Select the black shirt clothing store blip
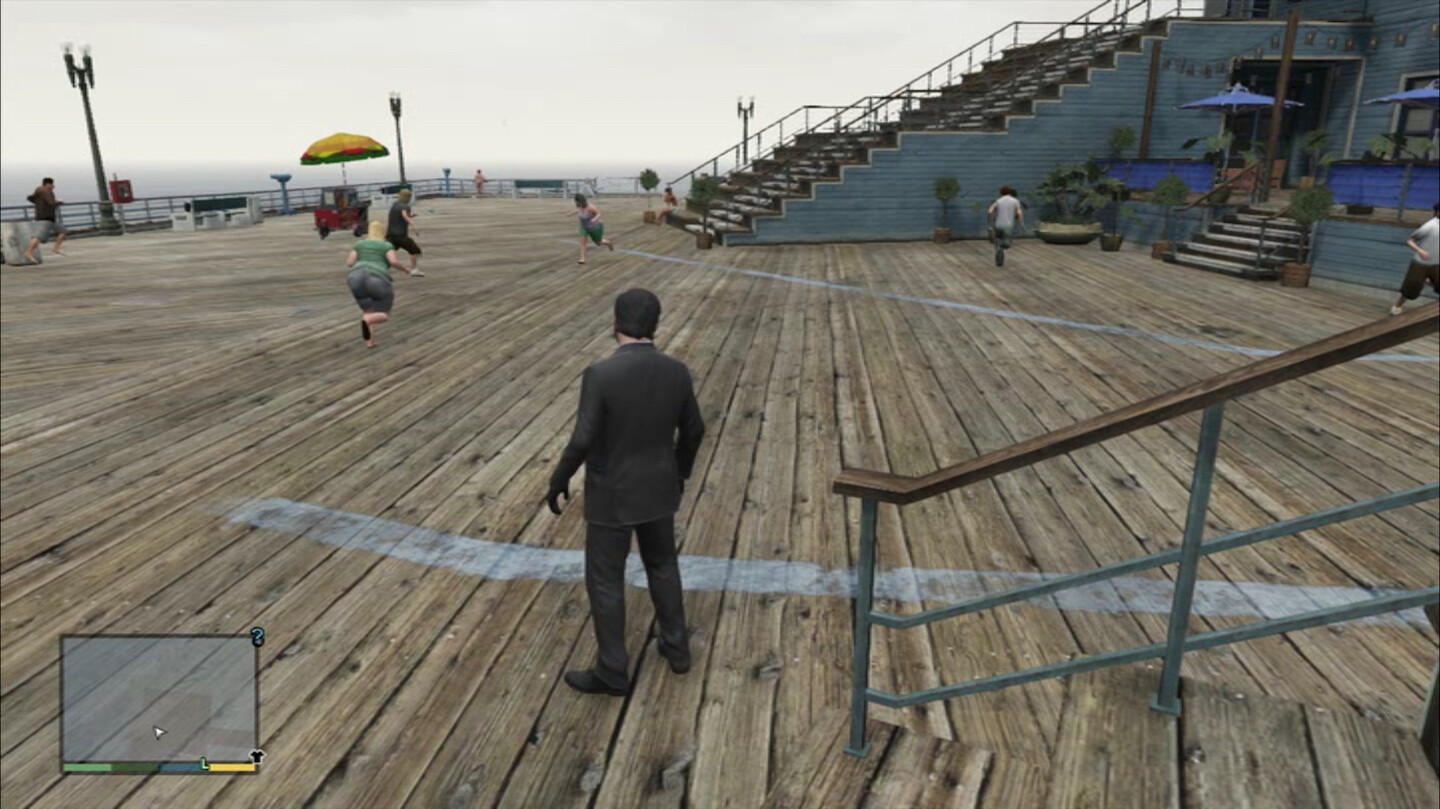 click(x=257, y=757)
